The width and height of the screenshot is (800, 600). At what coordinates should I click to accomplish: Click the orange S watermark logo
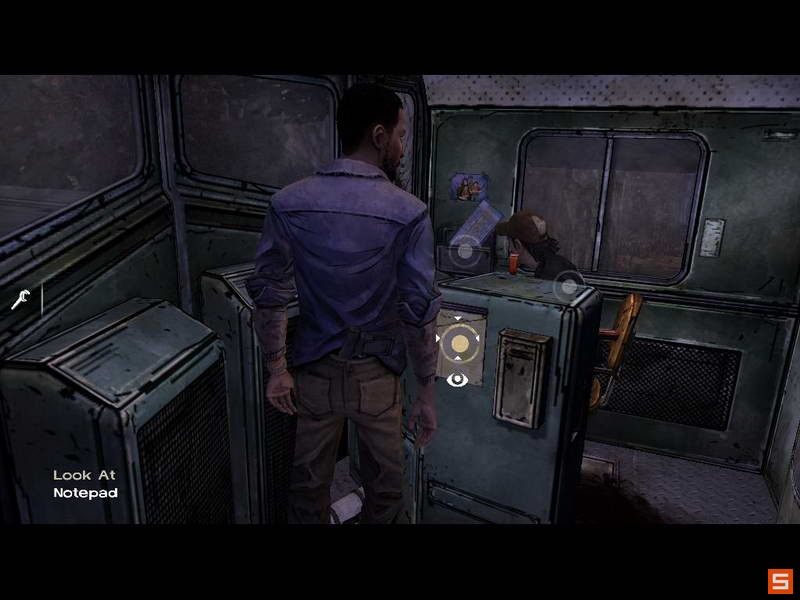[x=779, y=581]
